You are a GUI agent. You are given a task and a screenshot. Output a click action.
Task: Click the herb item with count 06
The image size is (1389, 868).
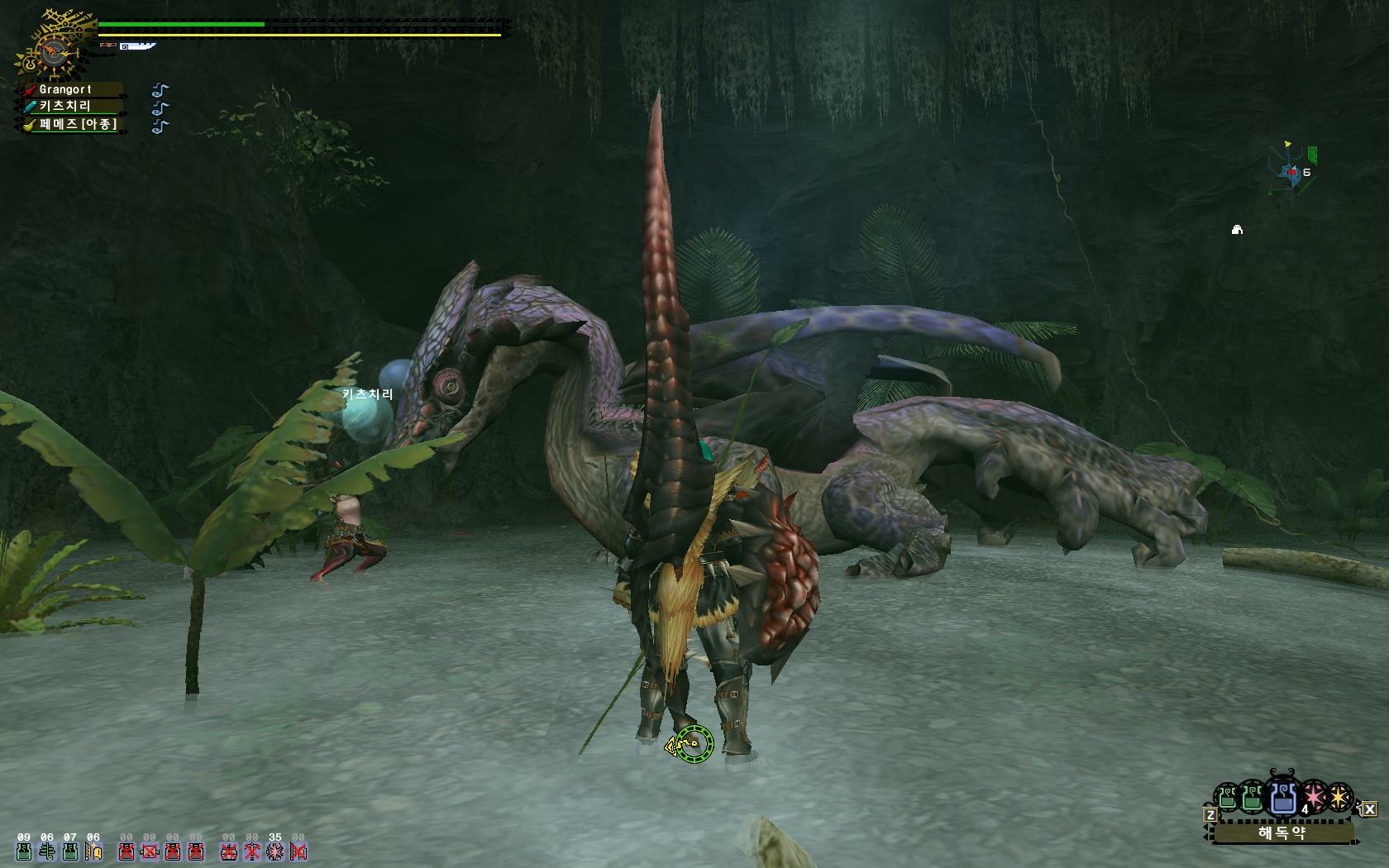(x=47, y=851)
